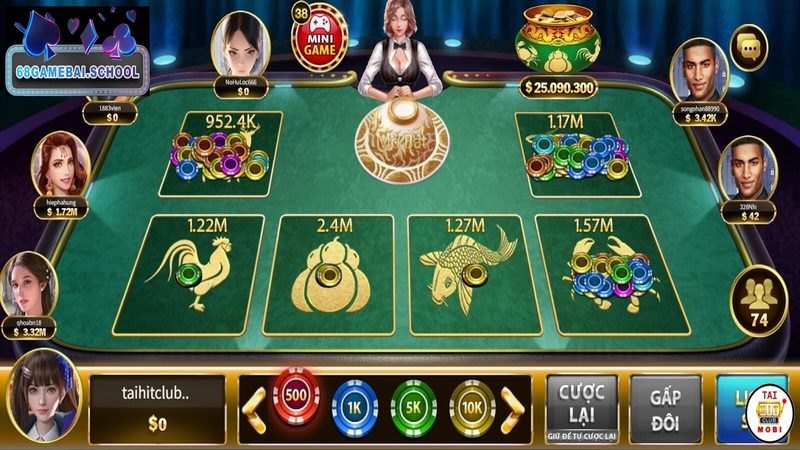Choose the blue 1K chip

point(353,406)
